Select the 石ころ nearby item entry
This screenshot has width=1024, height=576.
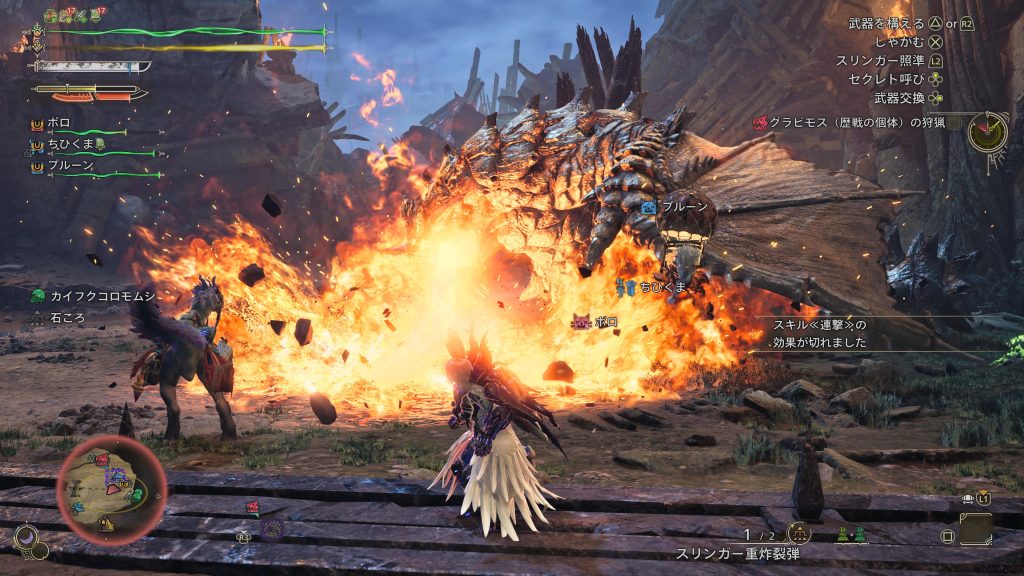tap(65, 318)
